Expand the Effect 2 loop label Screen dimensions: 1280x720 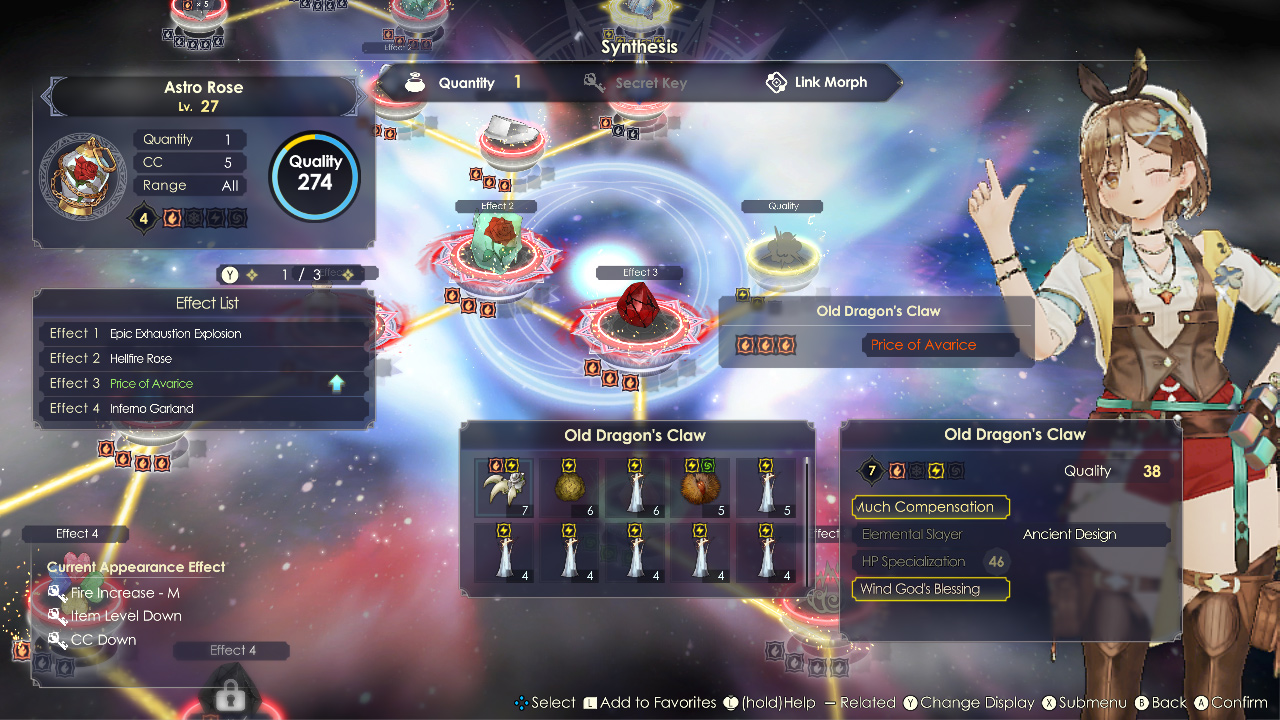pos(495,206)
